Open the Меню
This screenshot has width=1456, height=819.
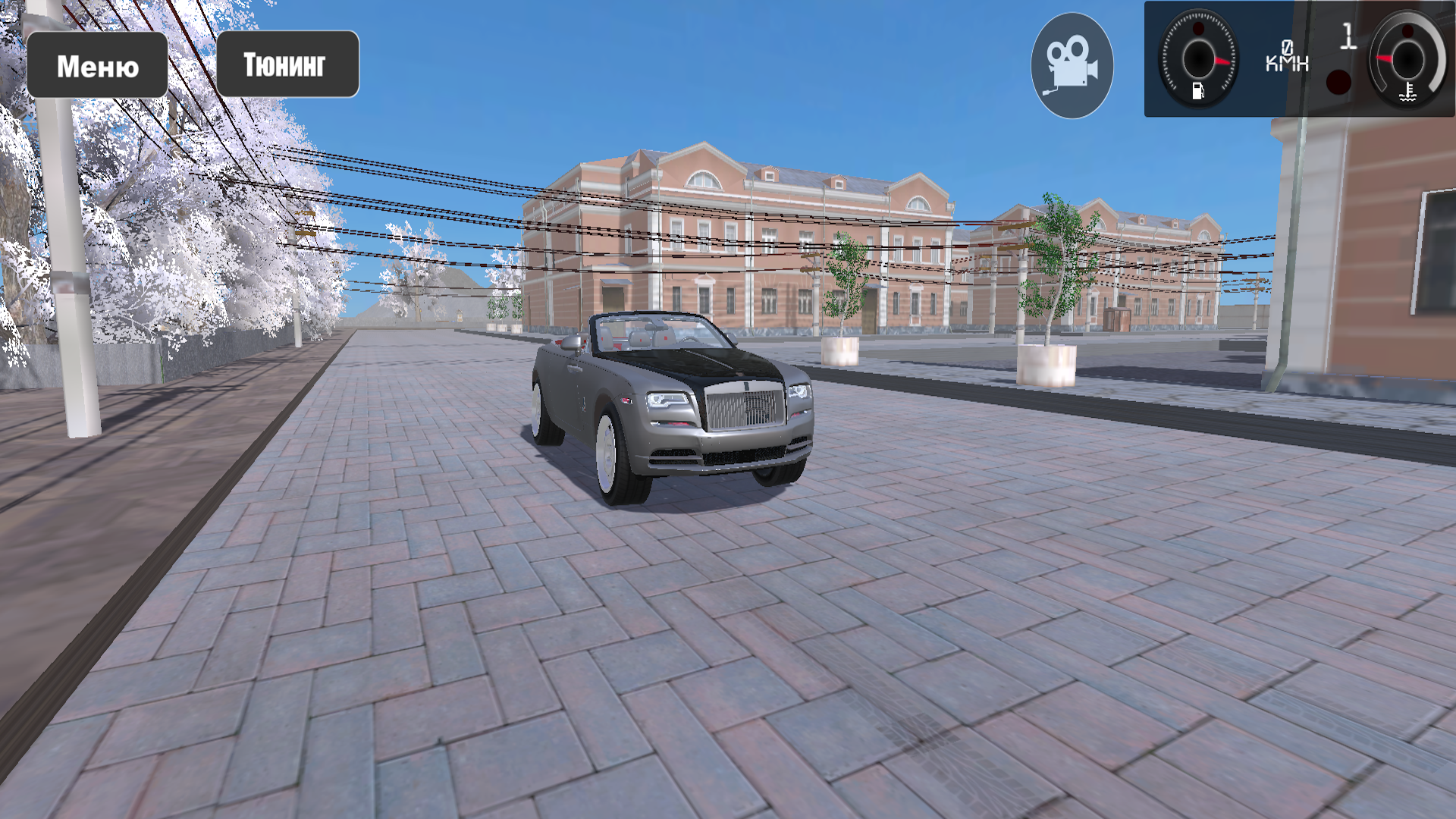[x=98, y=64]
